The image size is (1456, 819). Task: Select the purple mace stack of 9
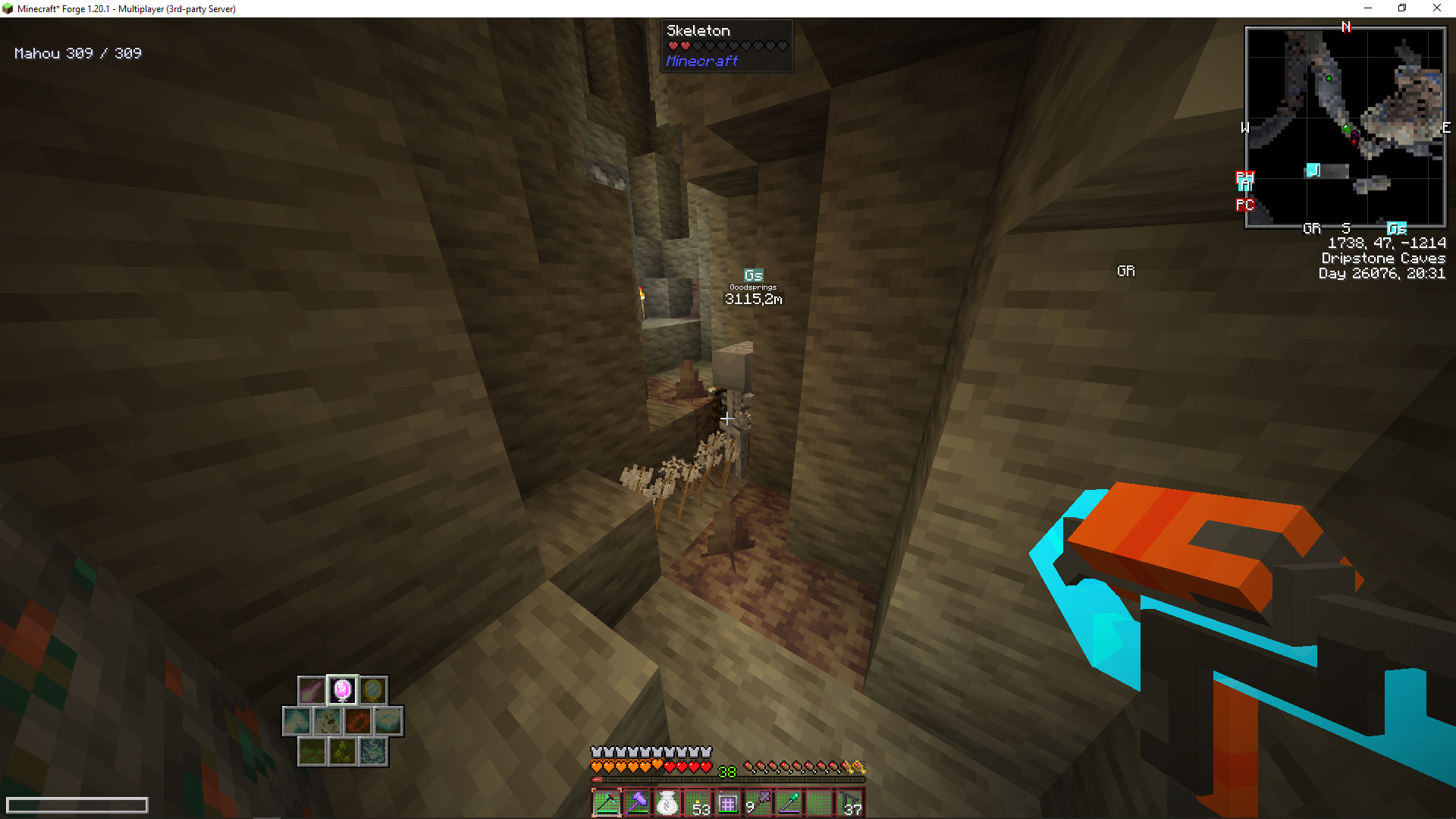click(758, 803)
